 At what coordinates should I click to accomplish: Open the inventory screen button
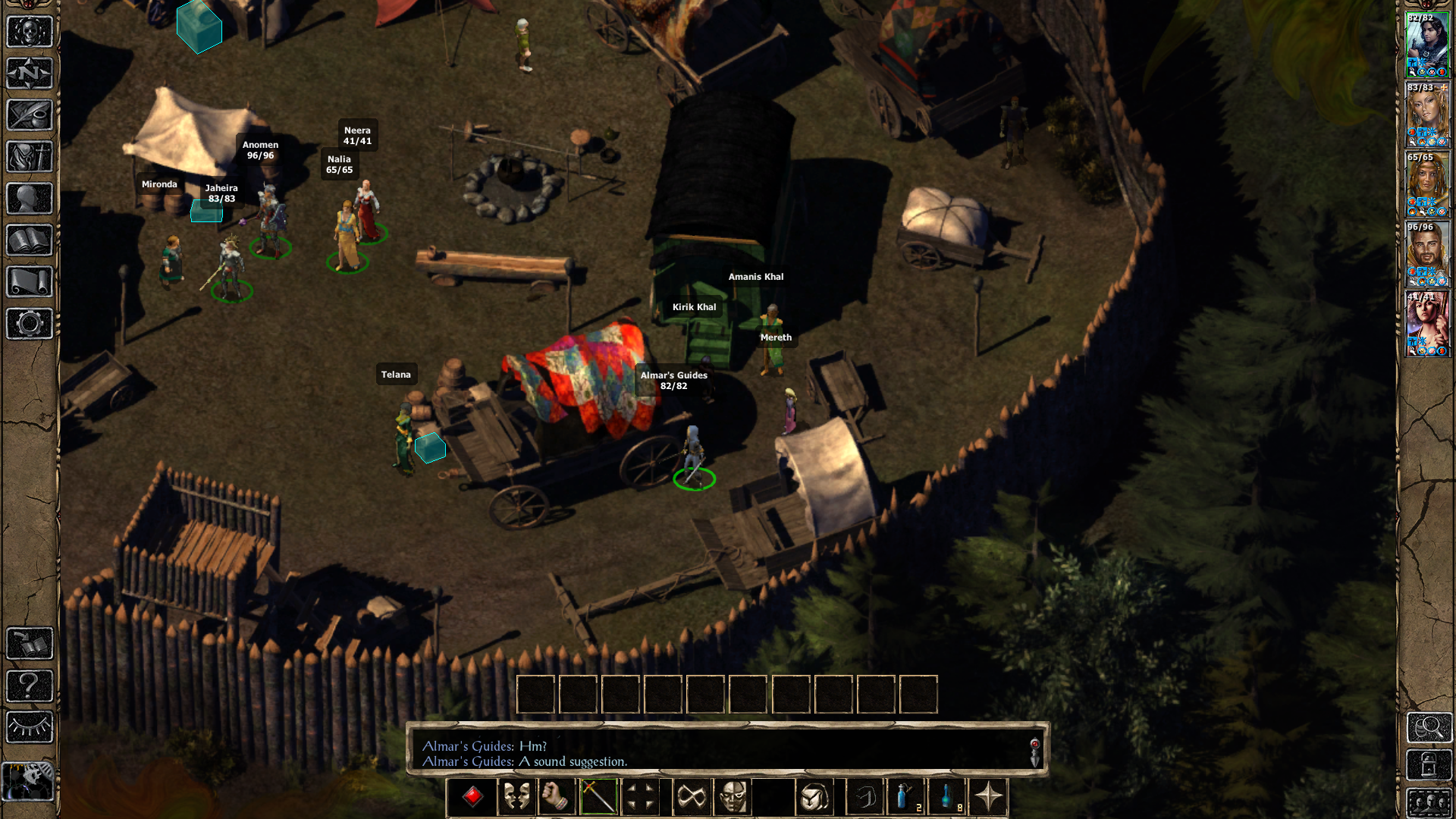[30, 157]
